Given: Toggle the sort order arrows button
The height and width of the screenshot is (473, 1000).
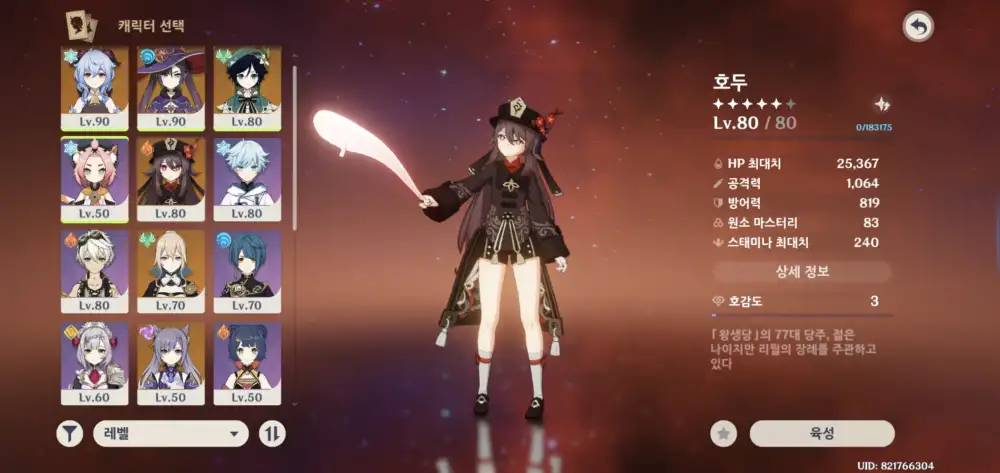Looking at the screenshot, I should tap(272, 433).
